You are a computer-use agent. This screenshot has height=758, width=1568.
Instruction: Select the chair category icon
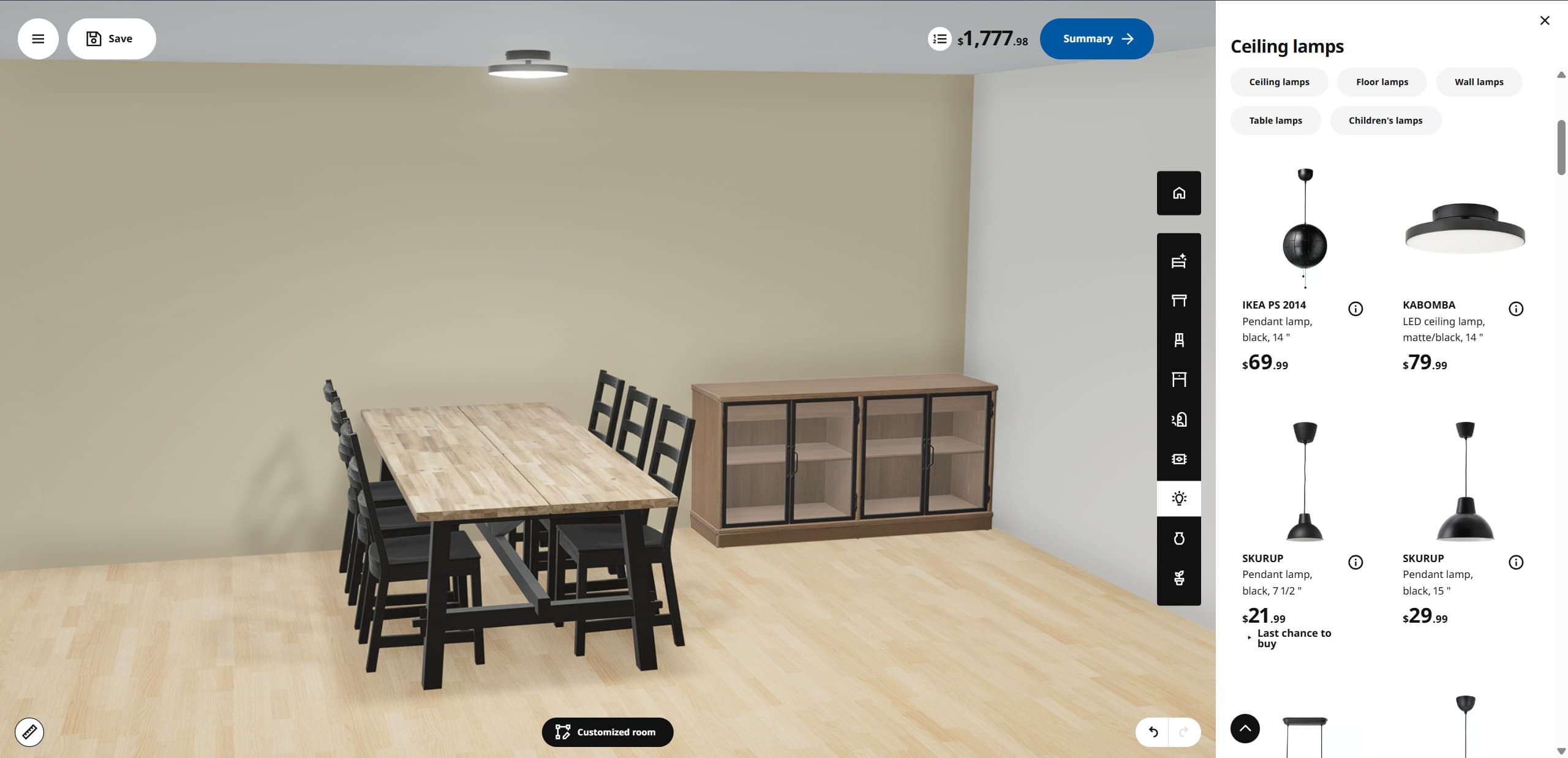pos(1178,340)
